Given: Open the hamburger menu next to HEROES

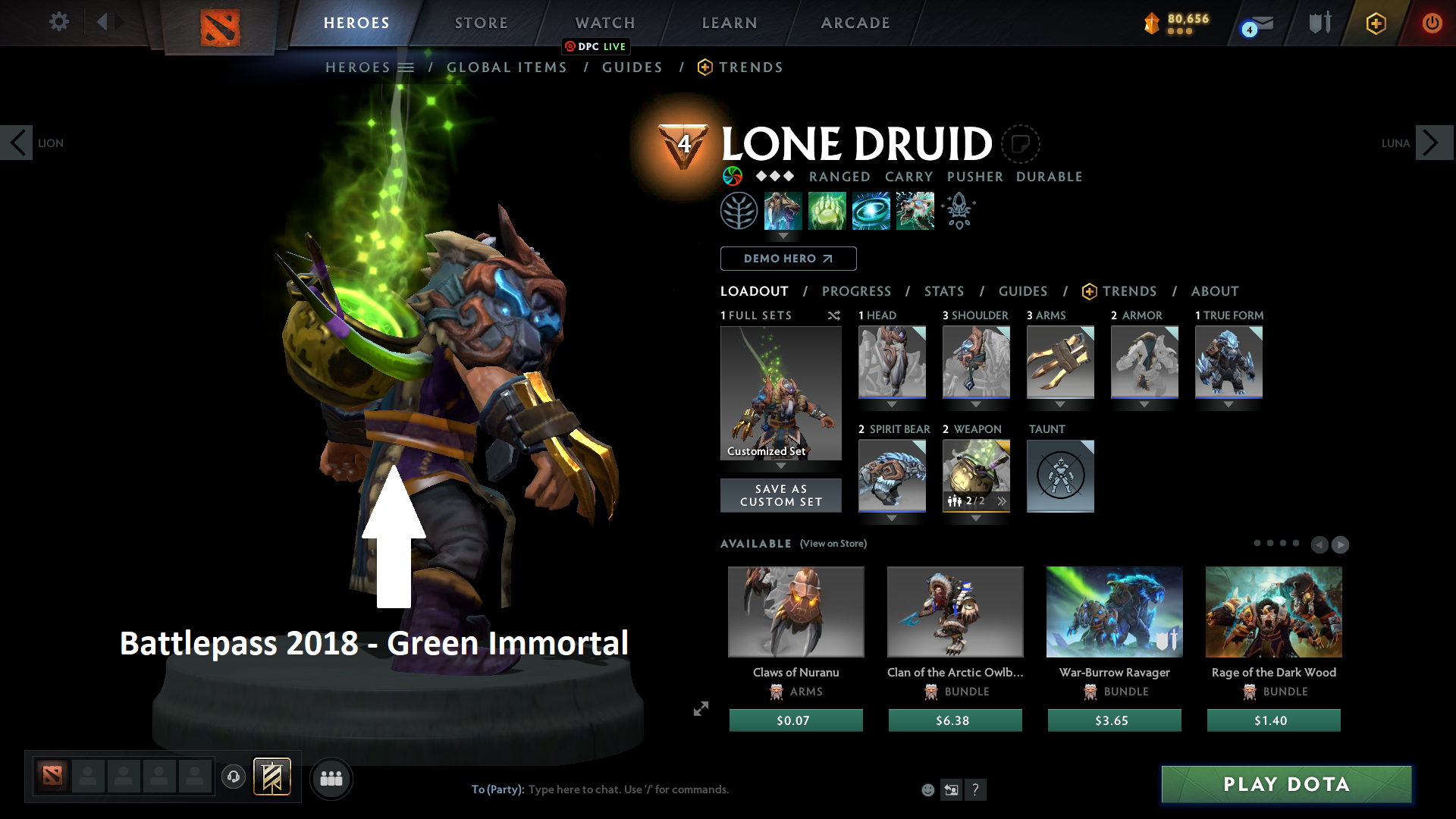Looking at the screenshot, I should tap(407, 67).
